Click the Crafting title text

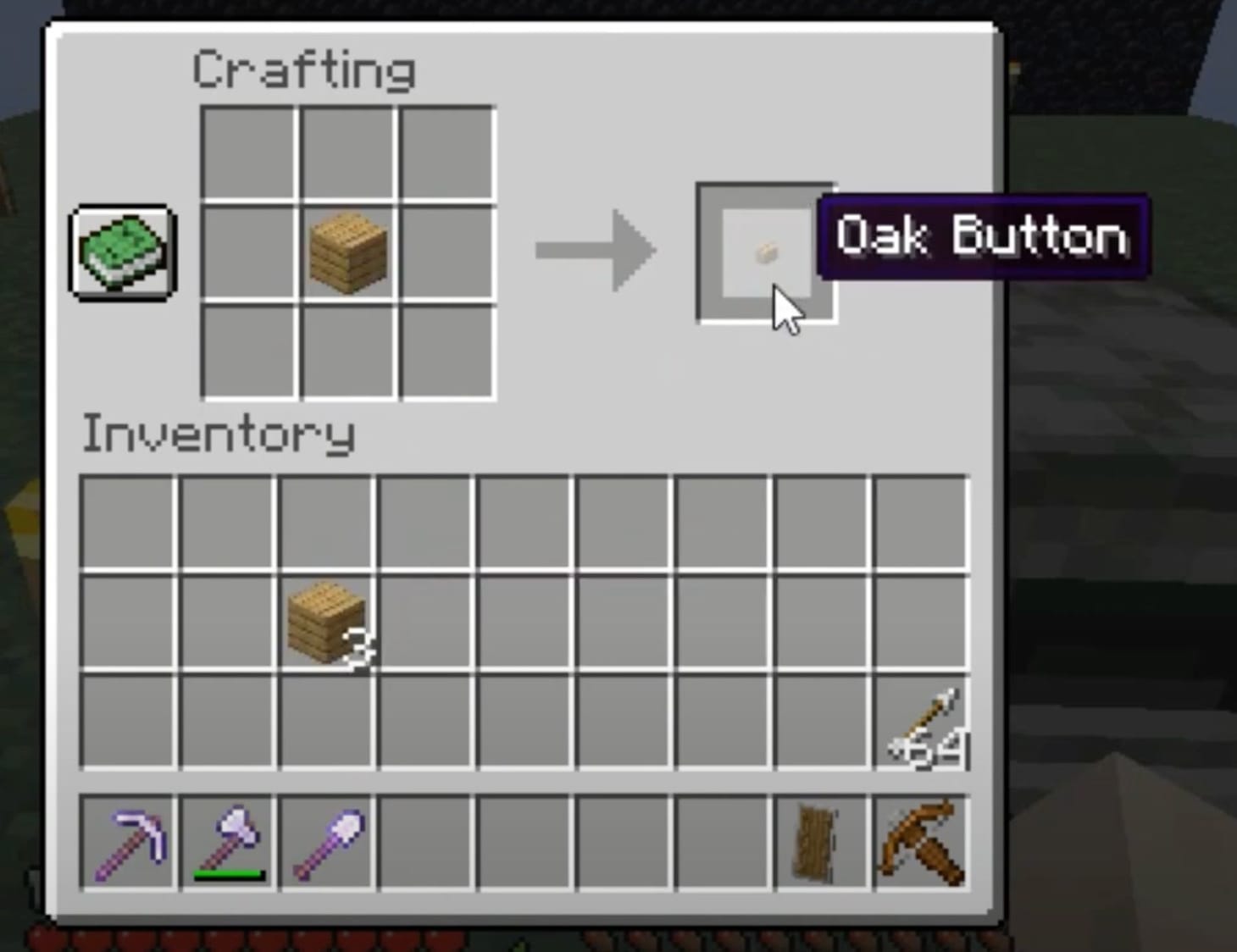click(303, 68)
